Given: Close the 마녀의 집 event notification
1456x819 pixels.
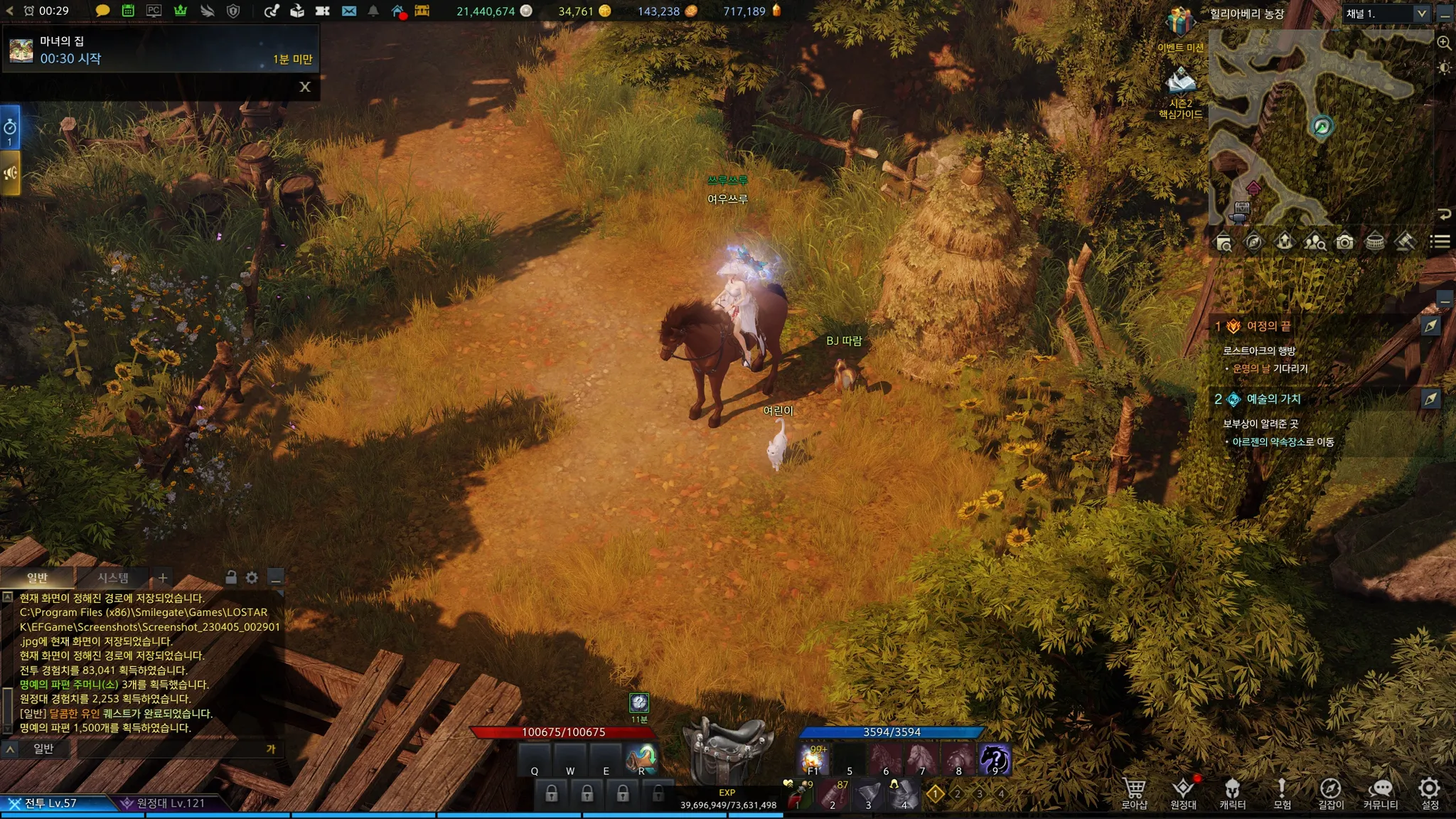Looking at the screenshot, I should (x=305, y=87).
